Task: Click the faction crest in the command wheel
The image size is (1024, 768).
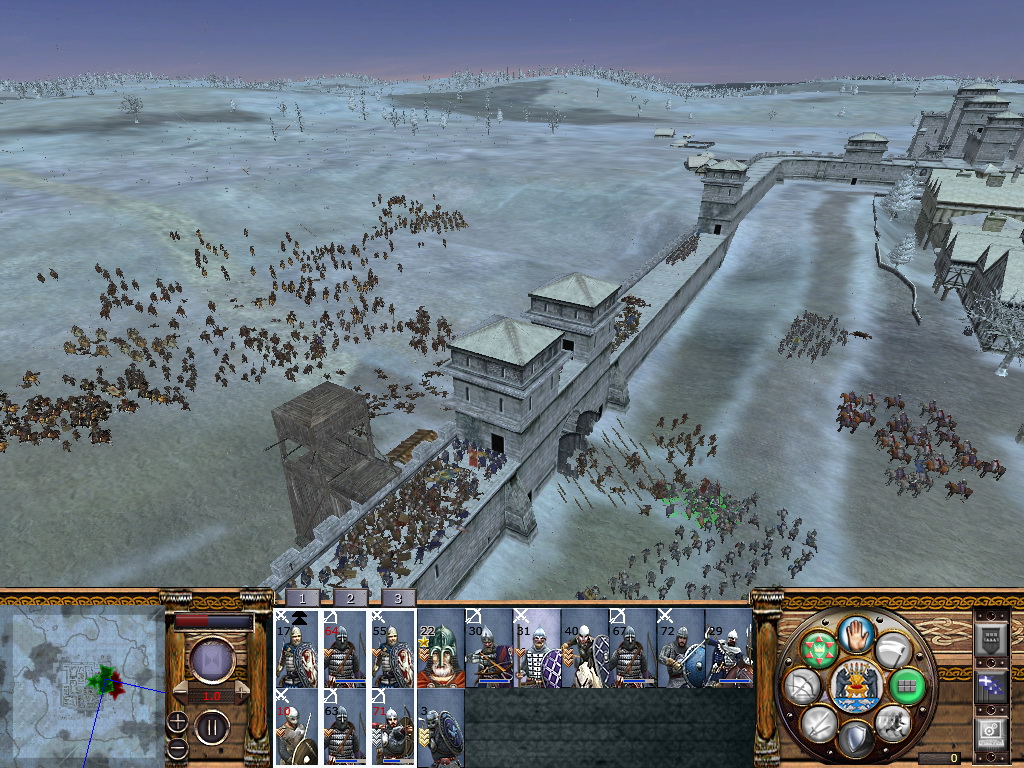Action: coord(855,686)
